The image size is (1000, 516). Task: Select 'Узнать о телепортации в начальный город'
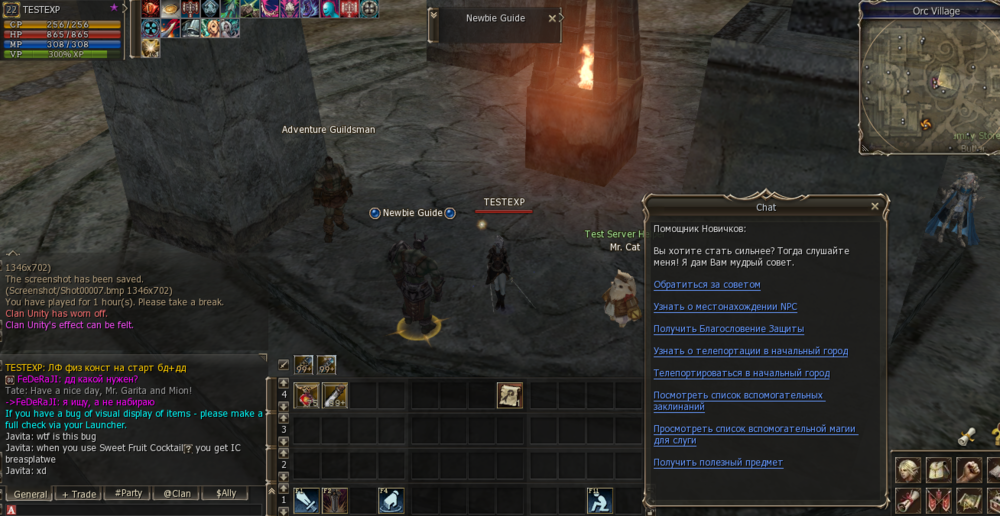pos(750,351)
